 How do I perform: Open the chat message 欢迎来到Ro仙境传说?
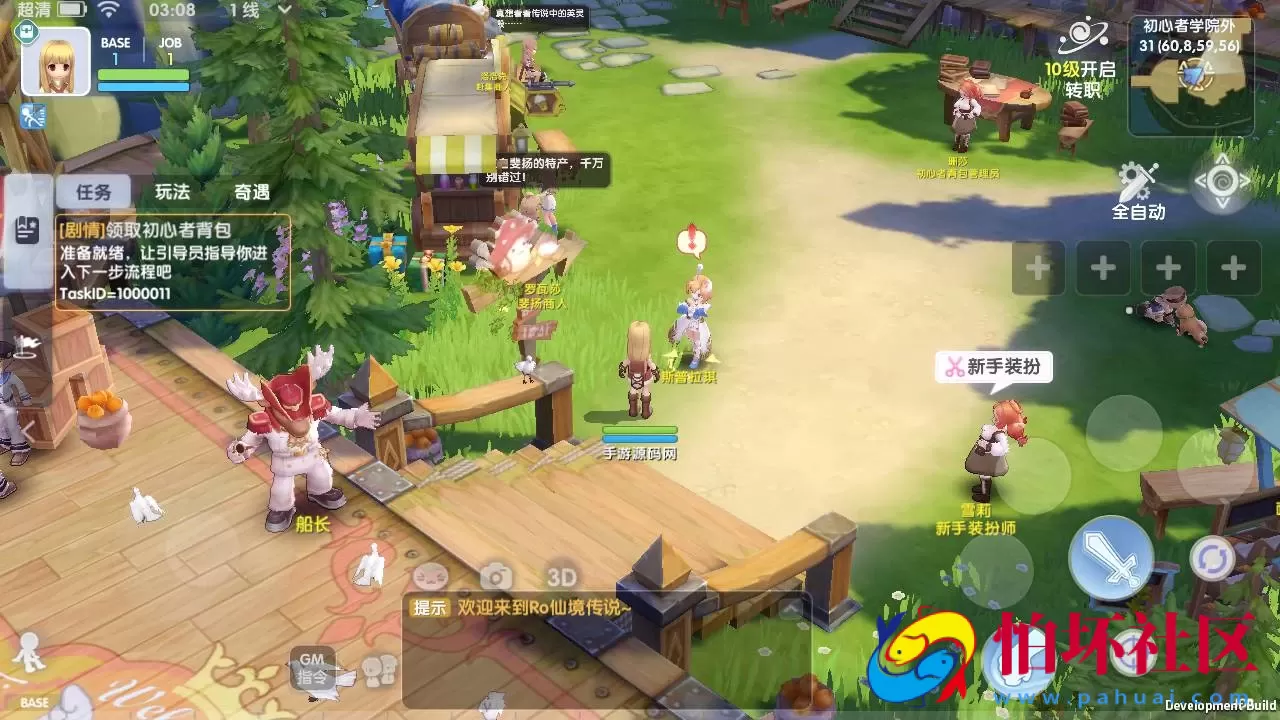[540, 607]
